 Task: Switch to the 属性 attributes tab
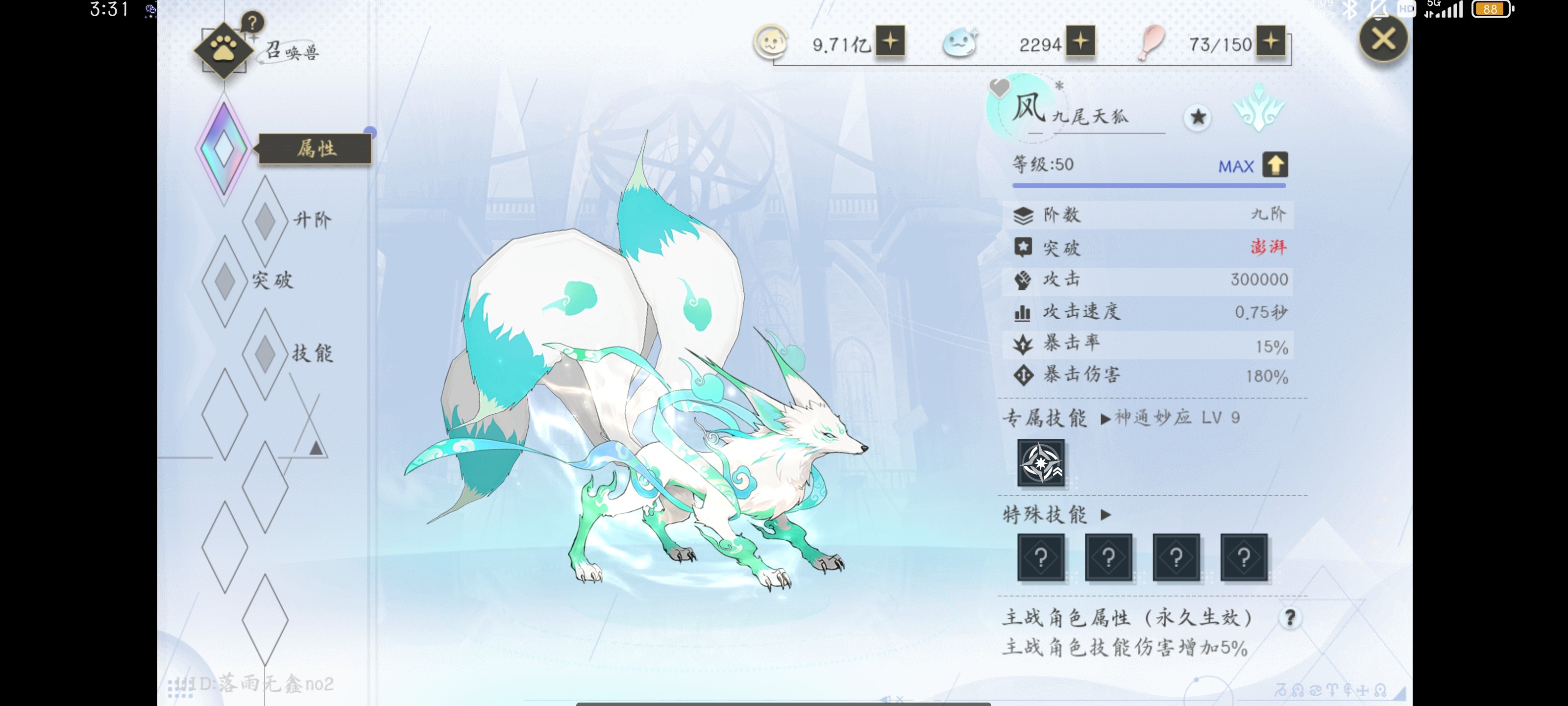[x=314, y=149]
